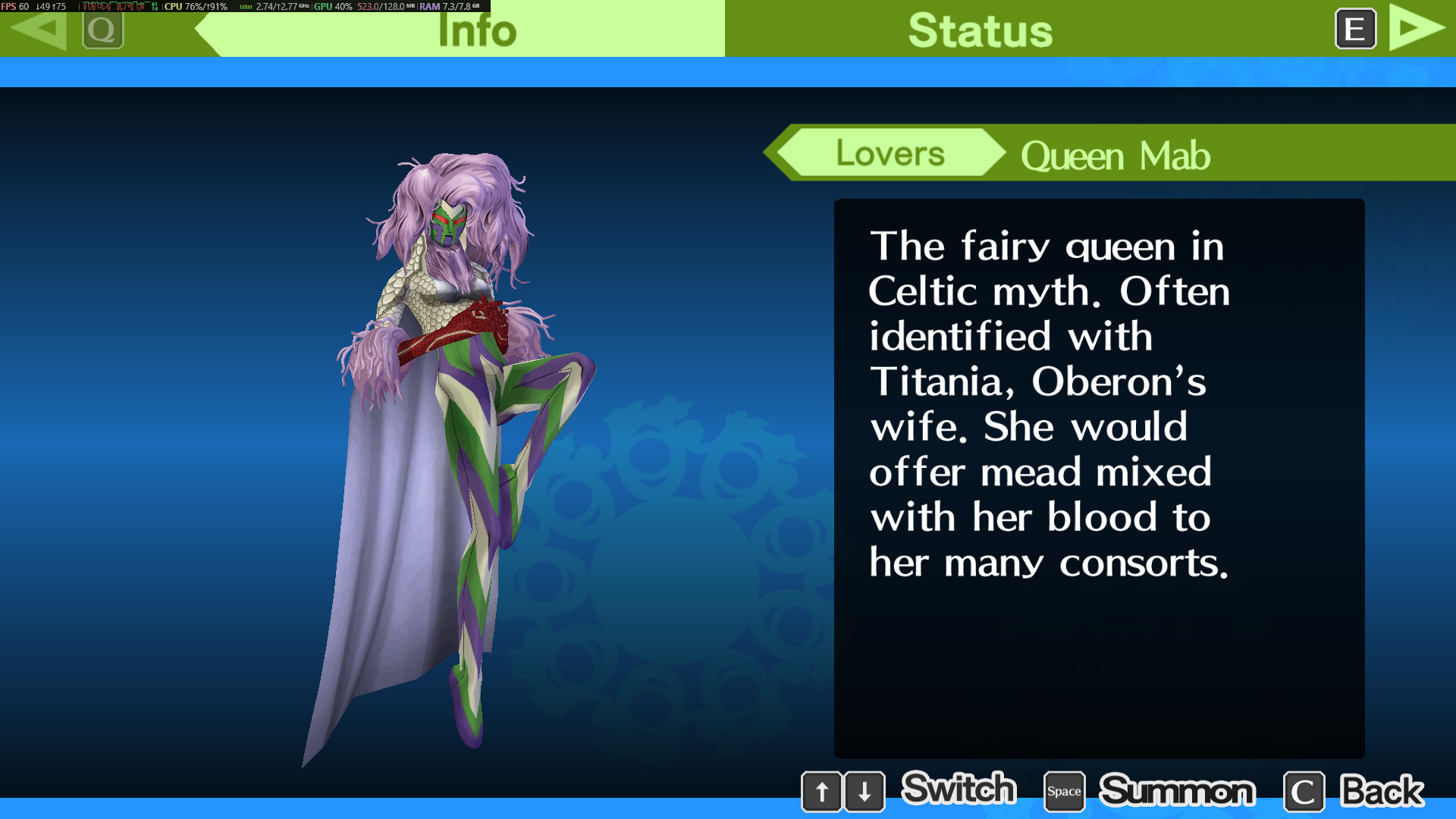Click the Queen Mab name text
Image resolution: width=1456 pixels, height=819 pixels.
coord(1115,155)
